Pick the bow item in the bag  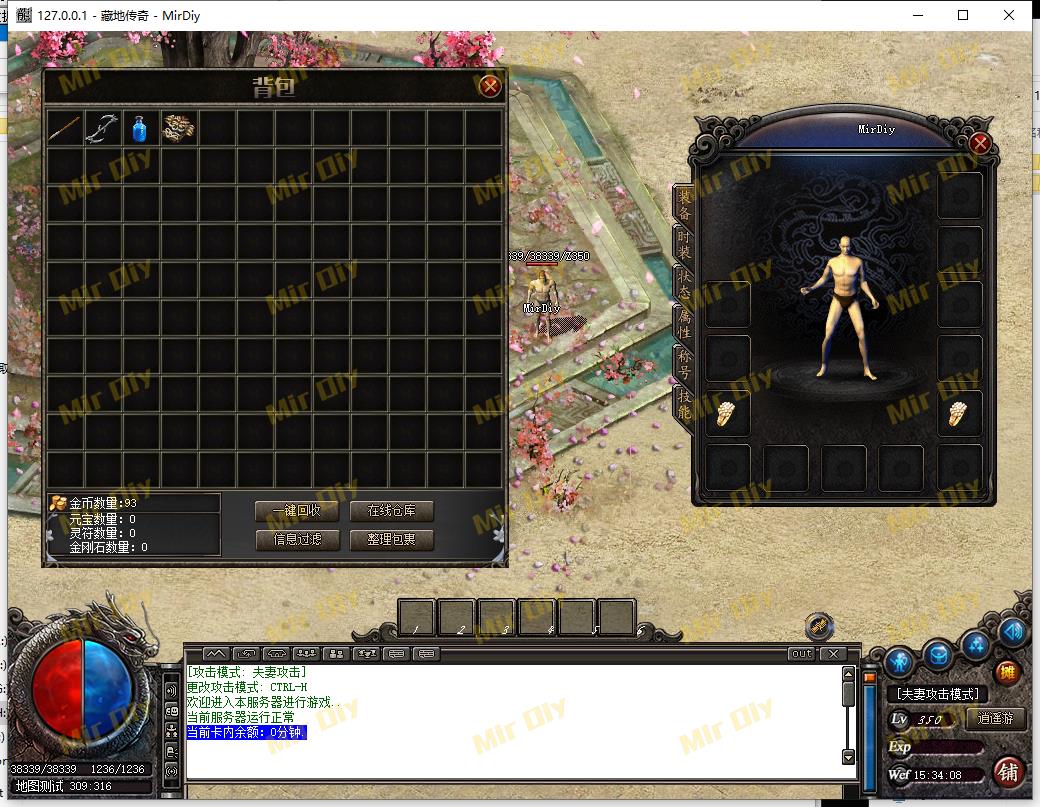click(x=102, y=128)
